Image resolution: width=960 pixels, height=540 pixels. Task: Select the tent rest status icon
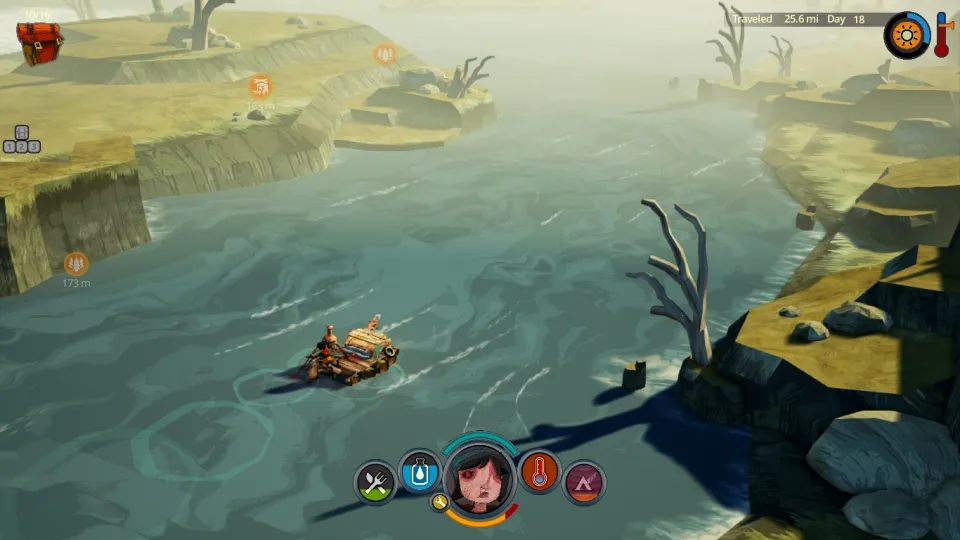coord(584,483)
